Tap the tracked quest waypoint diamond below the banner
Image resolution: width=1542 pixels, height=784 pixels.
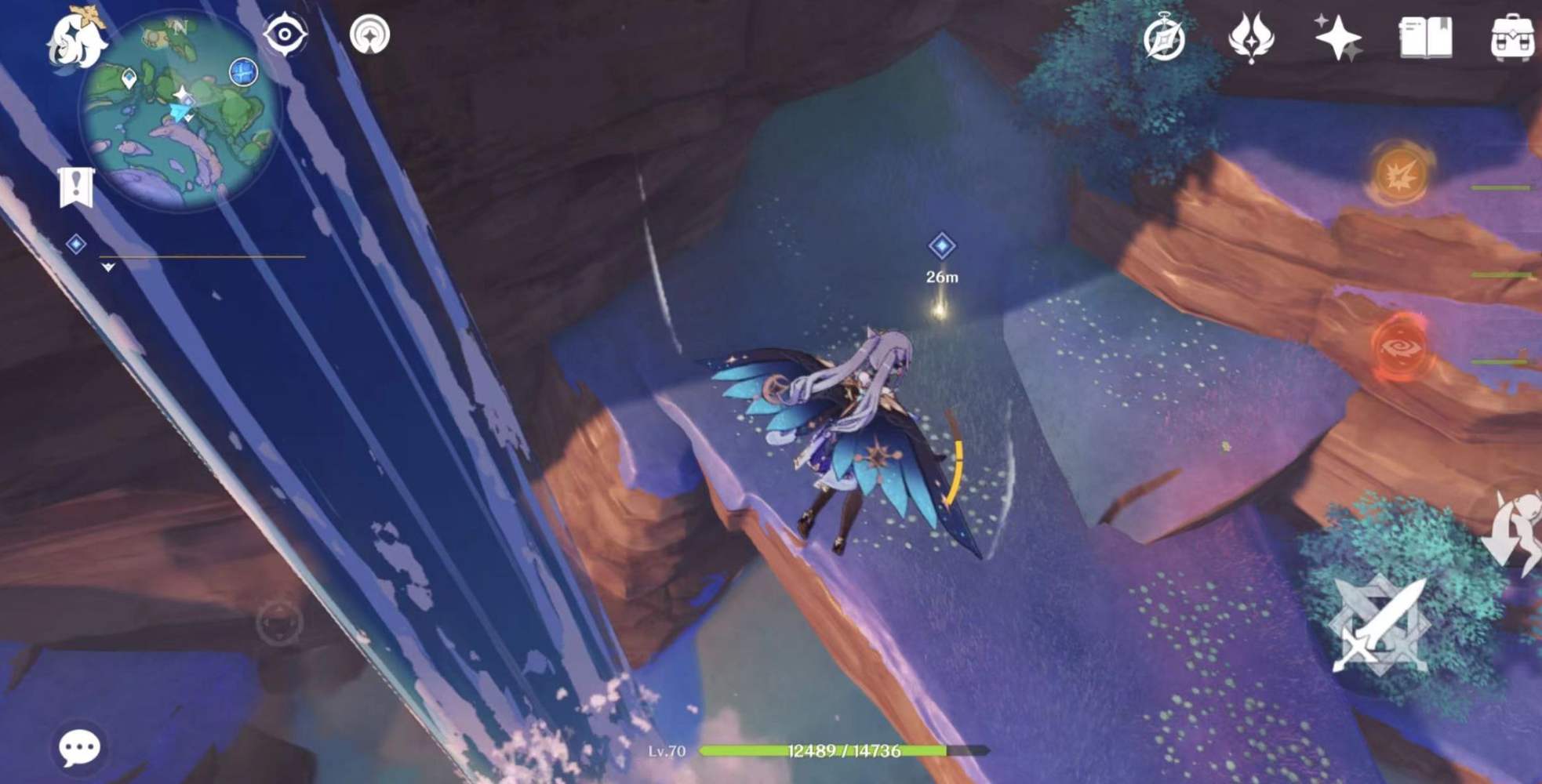(x=75, y=245)
